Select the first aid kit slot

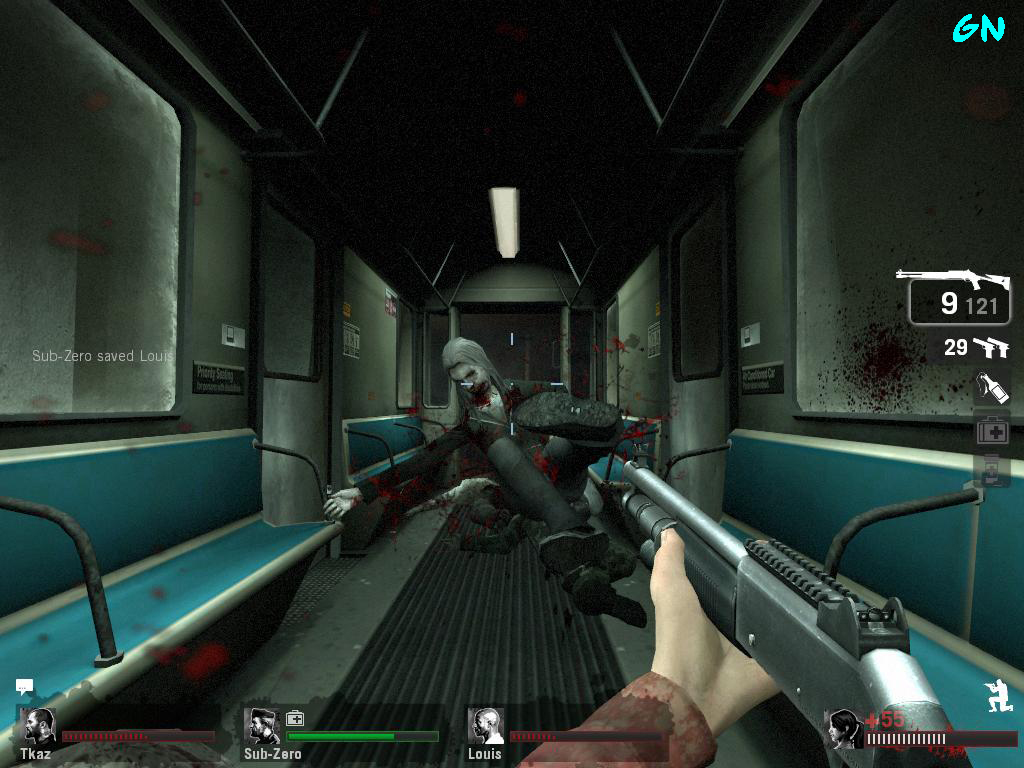tap(992, 431)
